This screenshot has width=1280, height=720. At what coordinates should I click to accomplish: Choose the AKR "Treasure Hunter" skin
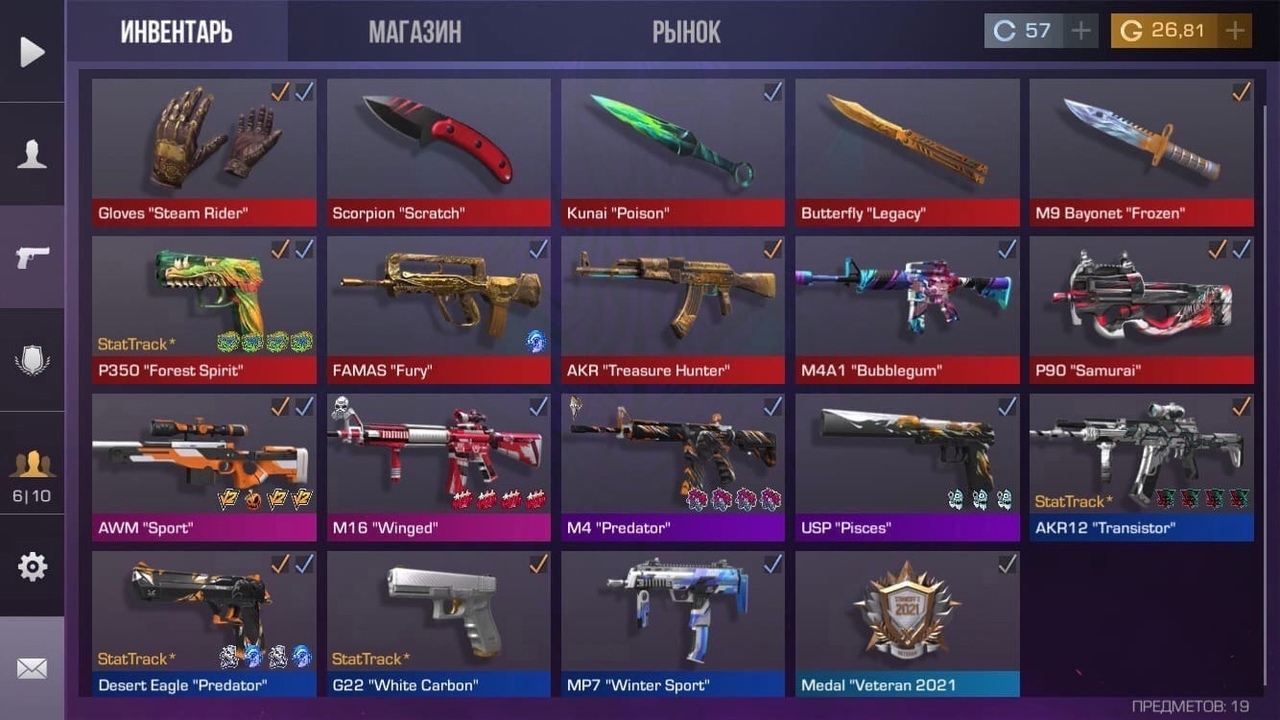672,309
